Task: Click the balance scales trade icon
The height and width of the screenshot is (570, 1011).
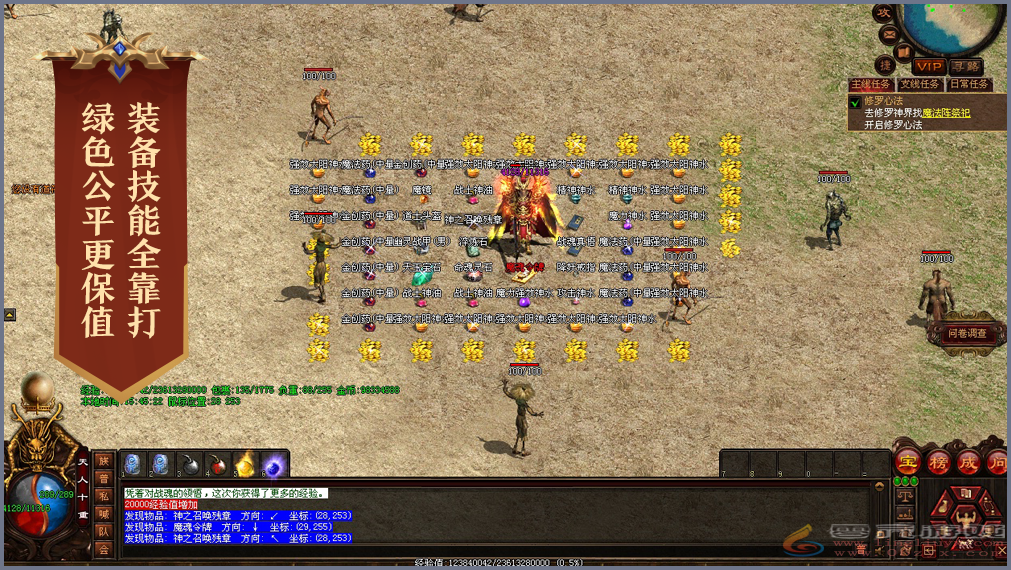Action: 904,496
